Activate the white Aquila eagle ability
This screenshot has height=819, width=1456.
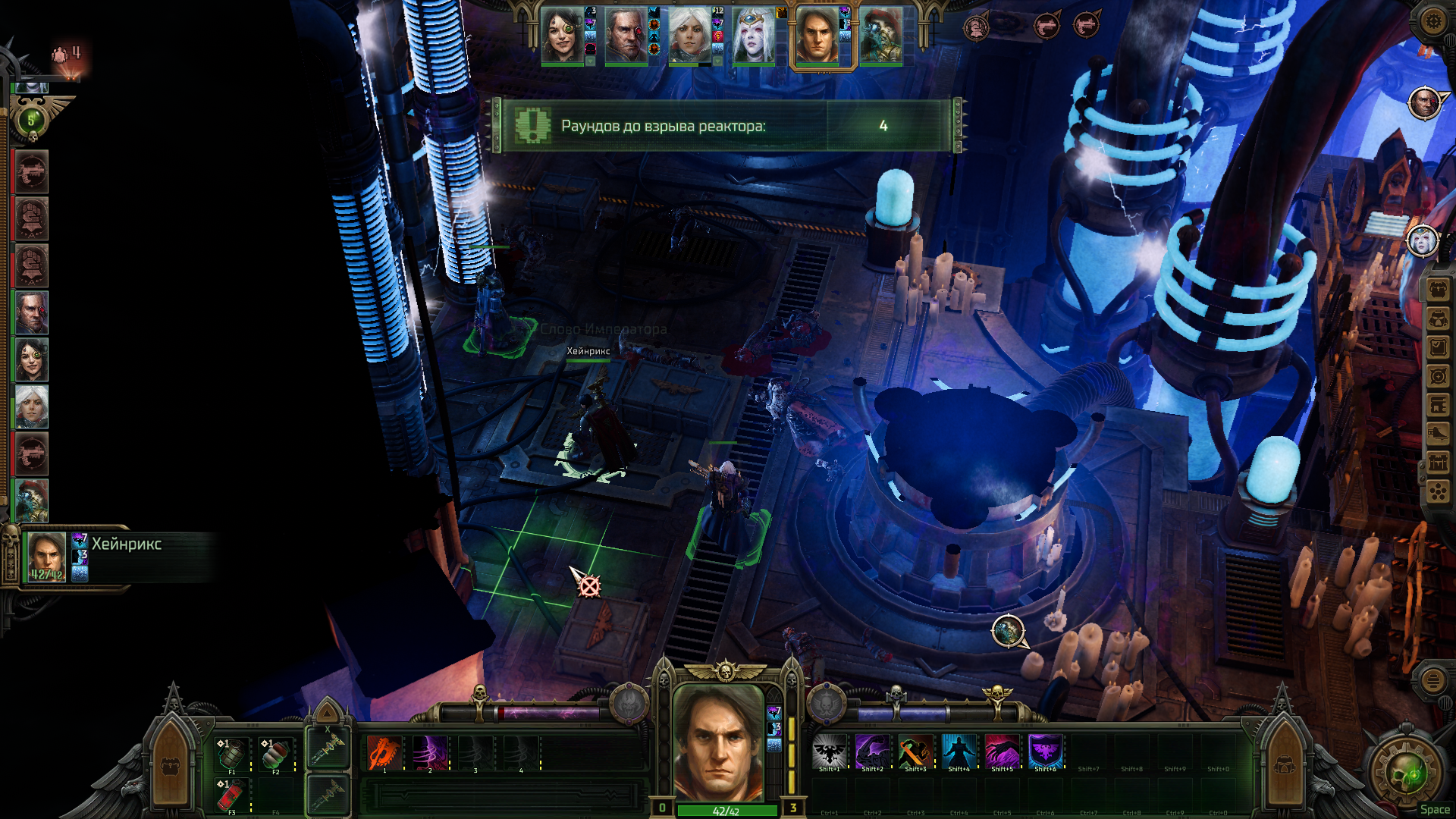pos(829,752)
